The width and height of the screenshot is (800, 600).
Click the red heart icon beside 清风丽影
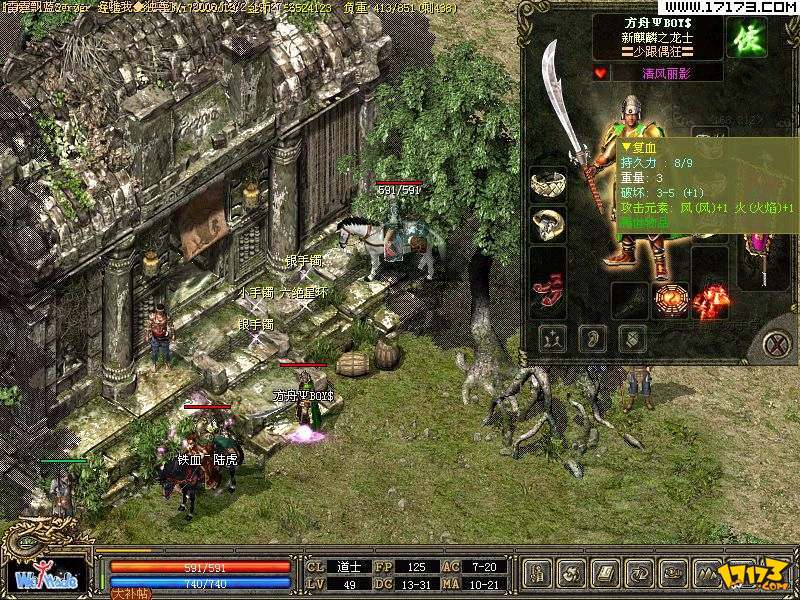(600, 73)
